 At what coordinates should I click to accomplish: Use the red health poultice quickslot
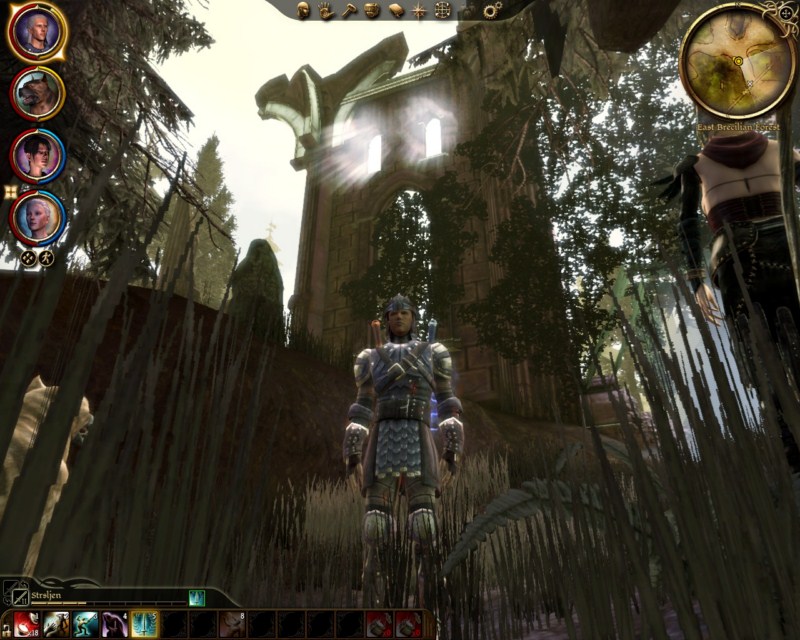tap(27, 624)
